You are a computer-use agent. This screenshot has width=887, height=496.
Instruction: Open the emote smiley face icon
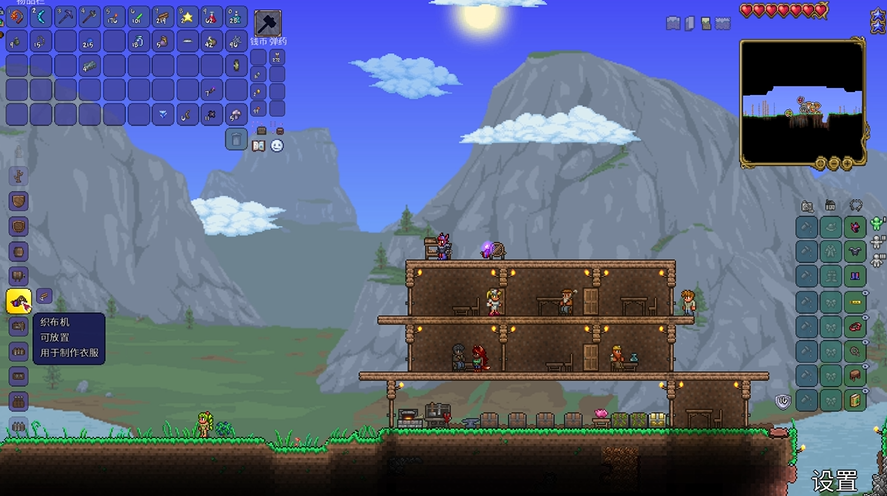(277, 146)
